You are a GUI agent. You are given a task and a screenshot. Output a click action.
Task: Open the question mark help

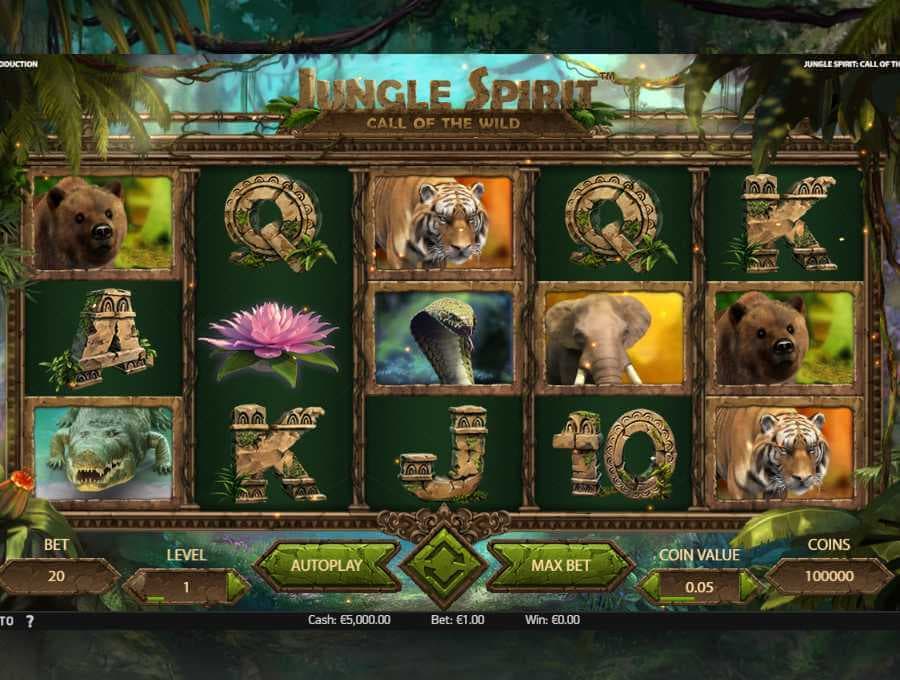(30, 621)
